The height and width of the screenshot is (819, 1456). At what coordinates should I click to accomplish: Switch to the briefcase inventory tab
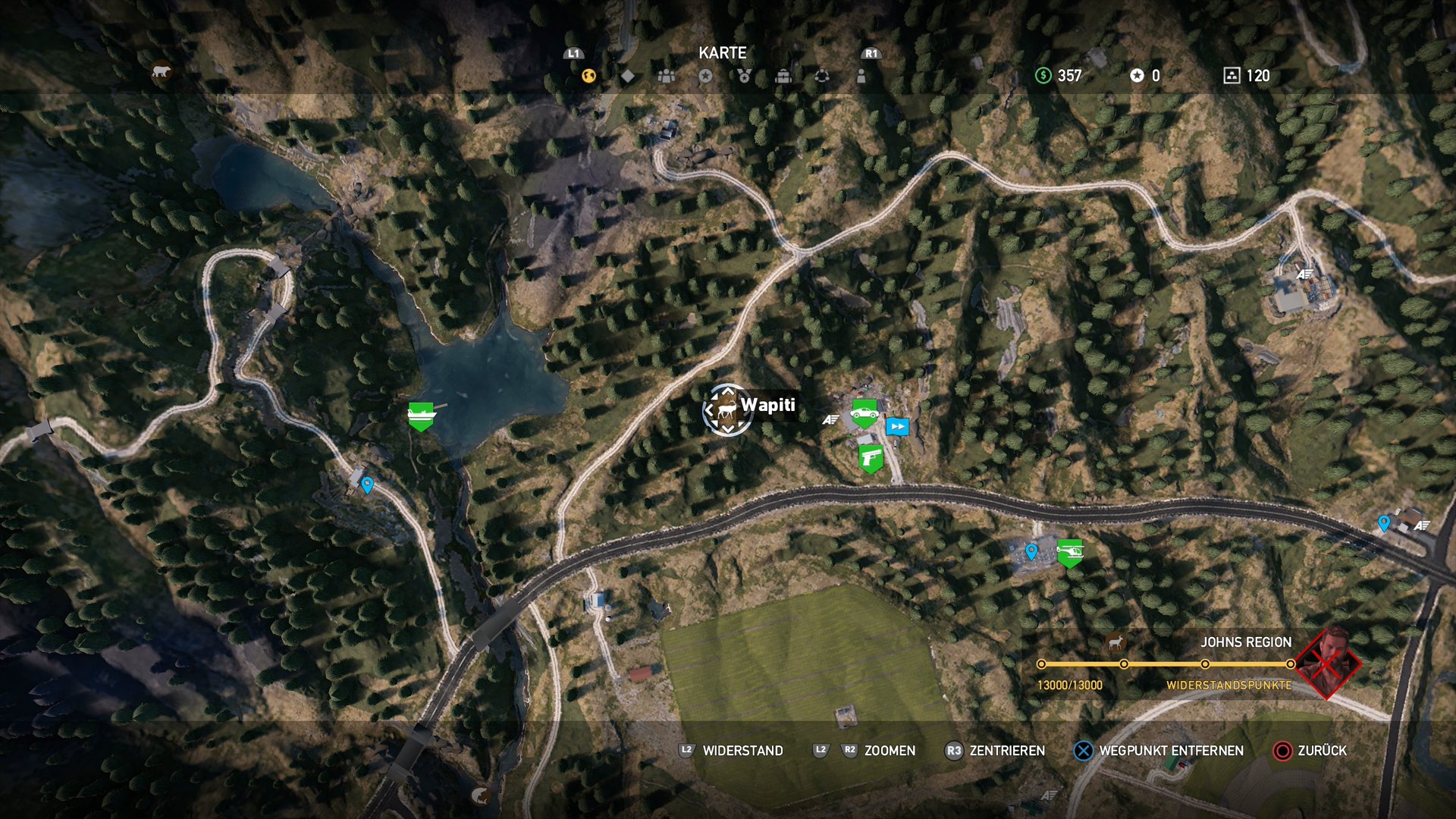783,76
